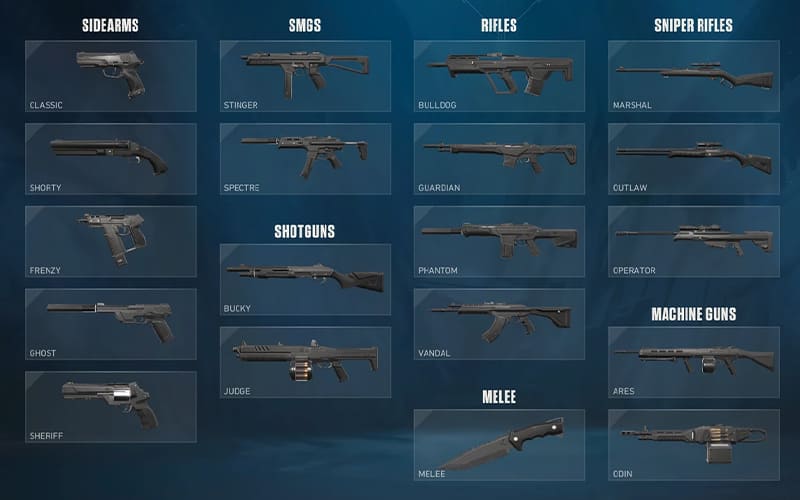The height and width of the screenshot is (500, 800).
Task: Select the Classic sidearm card
Action: click(110, 76)
